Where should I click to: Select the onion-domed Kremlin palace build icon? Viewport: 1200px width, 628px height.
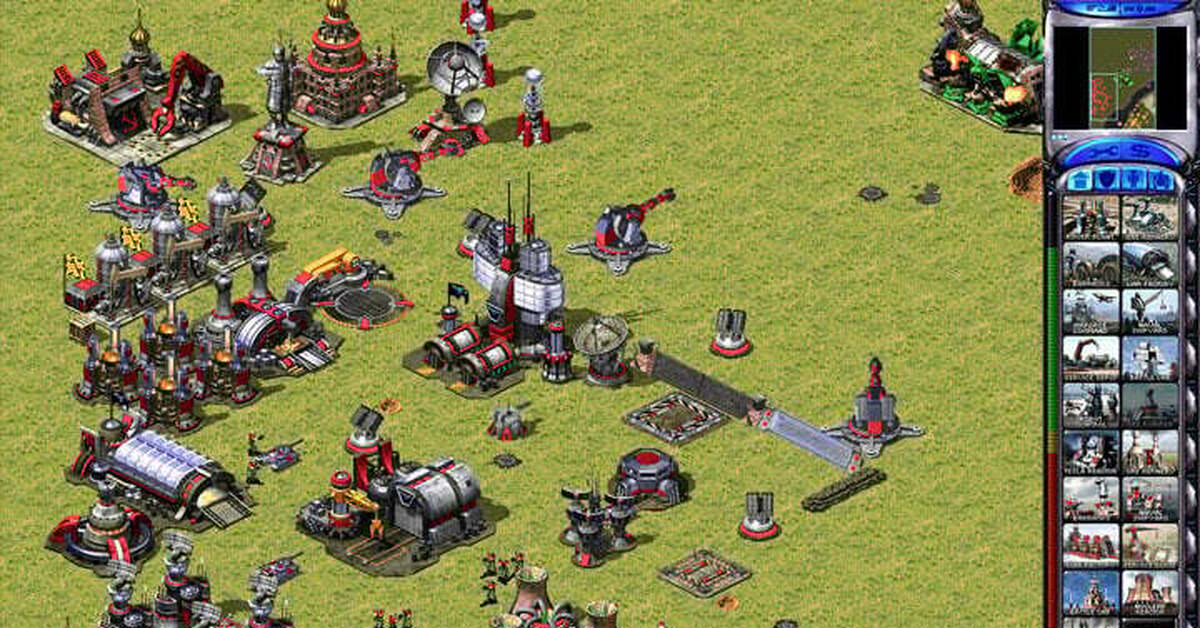[x=1091, y=592]
